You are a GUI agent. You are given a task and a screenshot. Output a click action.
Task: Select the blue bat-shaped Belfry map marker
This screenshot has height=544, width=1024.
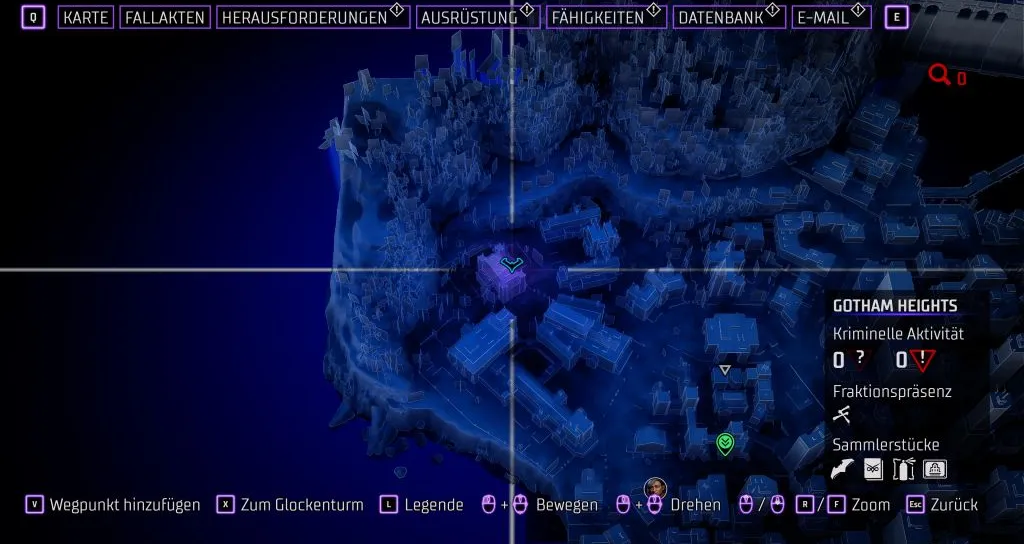(512, 265)
